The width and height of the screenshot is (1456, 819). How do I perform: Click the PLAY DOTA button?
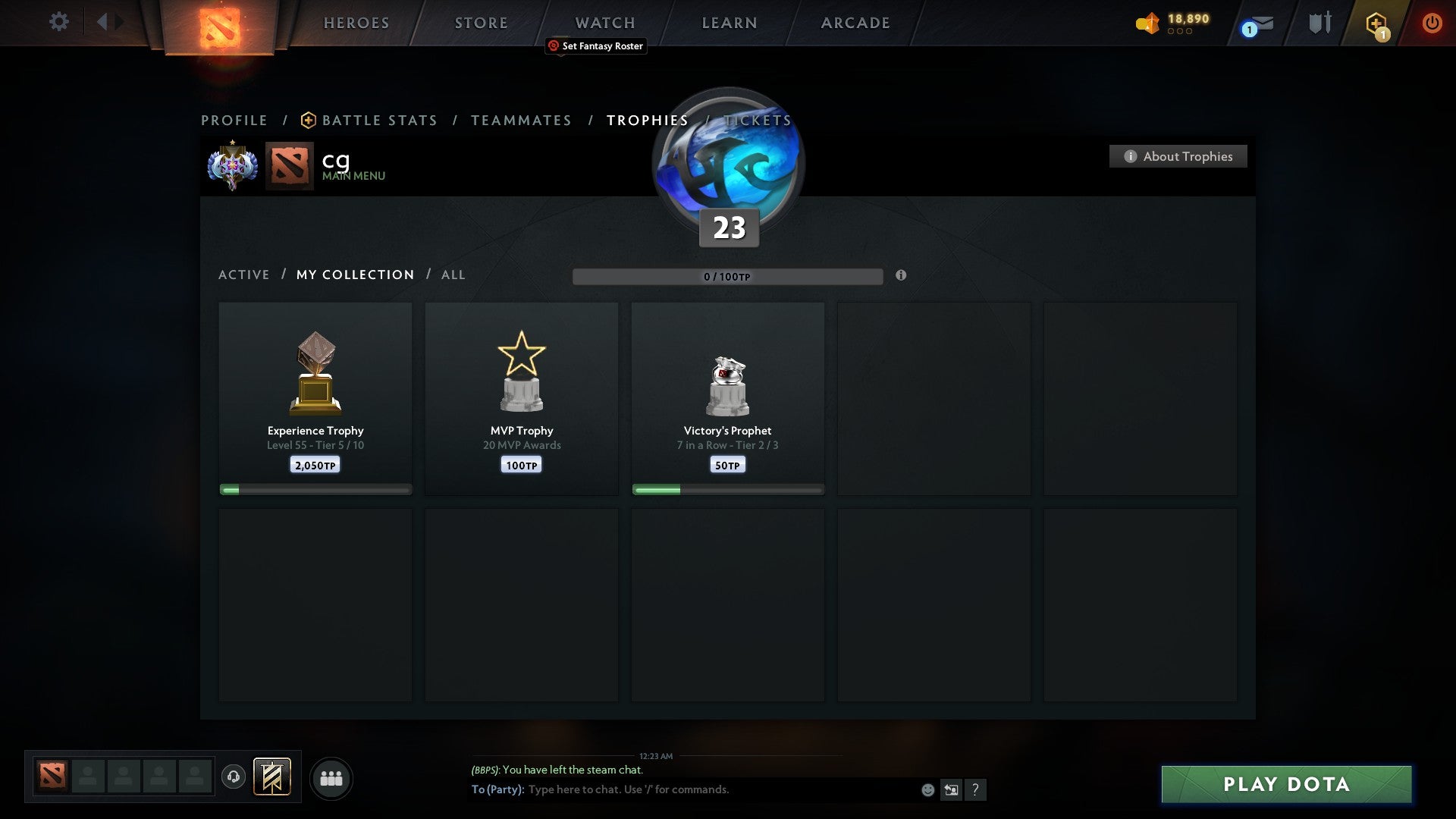point(1285,785)
